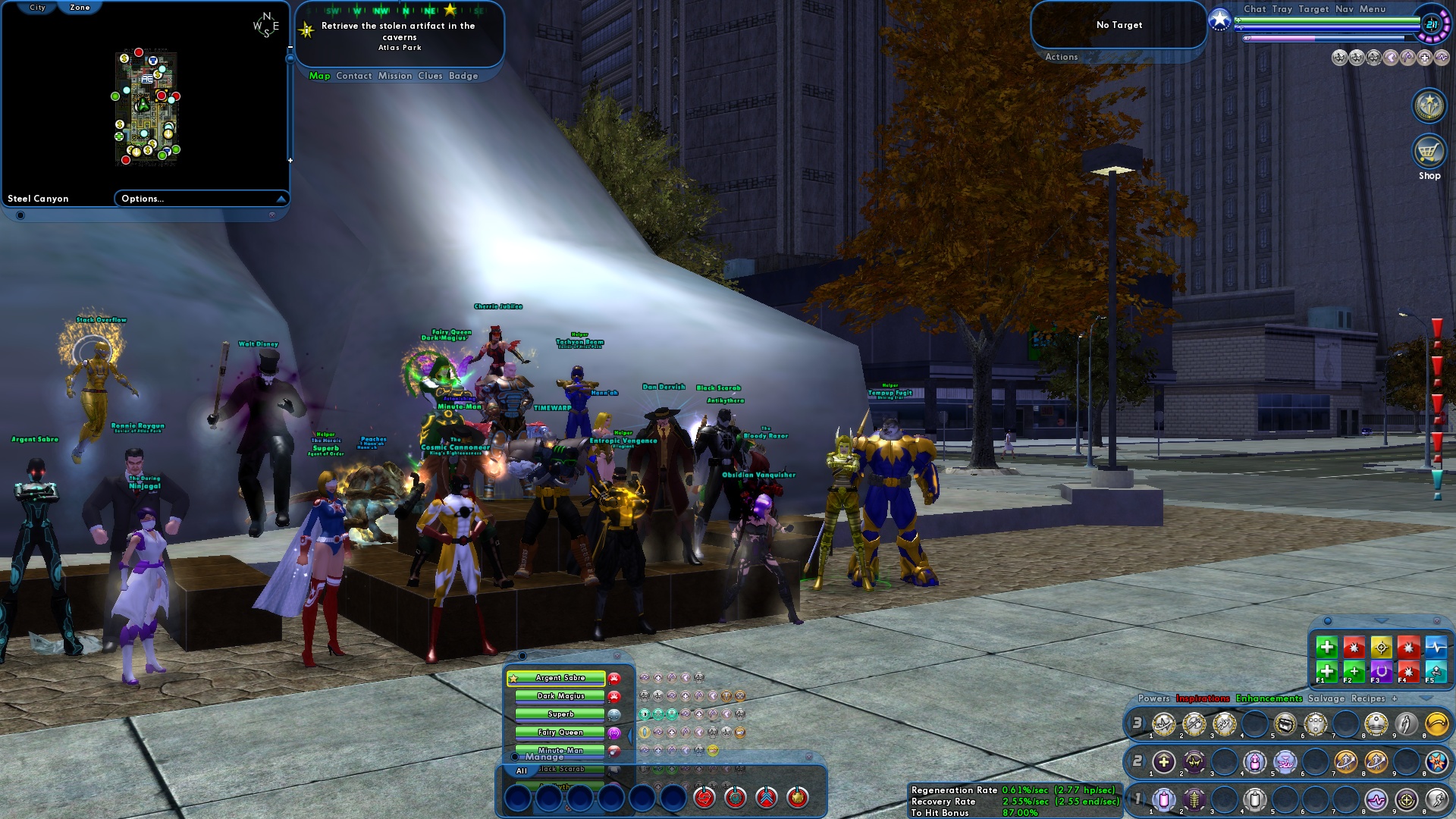Image resolution: width=1456 pixels, height=819 pixels.
Task: Activate the purple heal power in tray 2
Action: tap(1163, 761)
